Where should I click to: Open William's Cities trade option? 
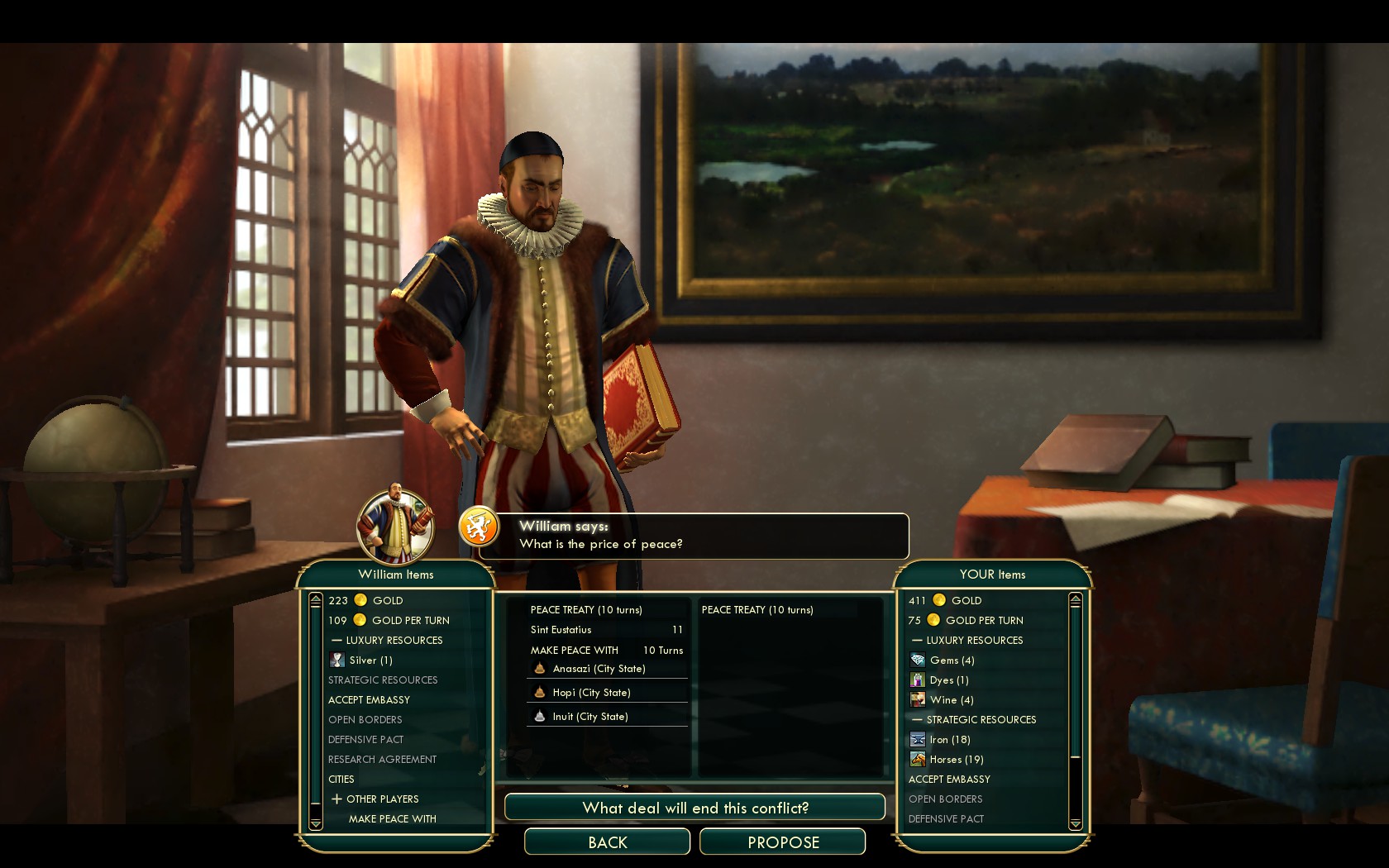point(341,780)
